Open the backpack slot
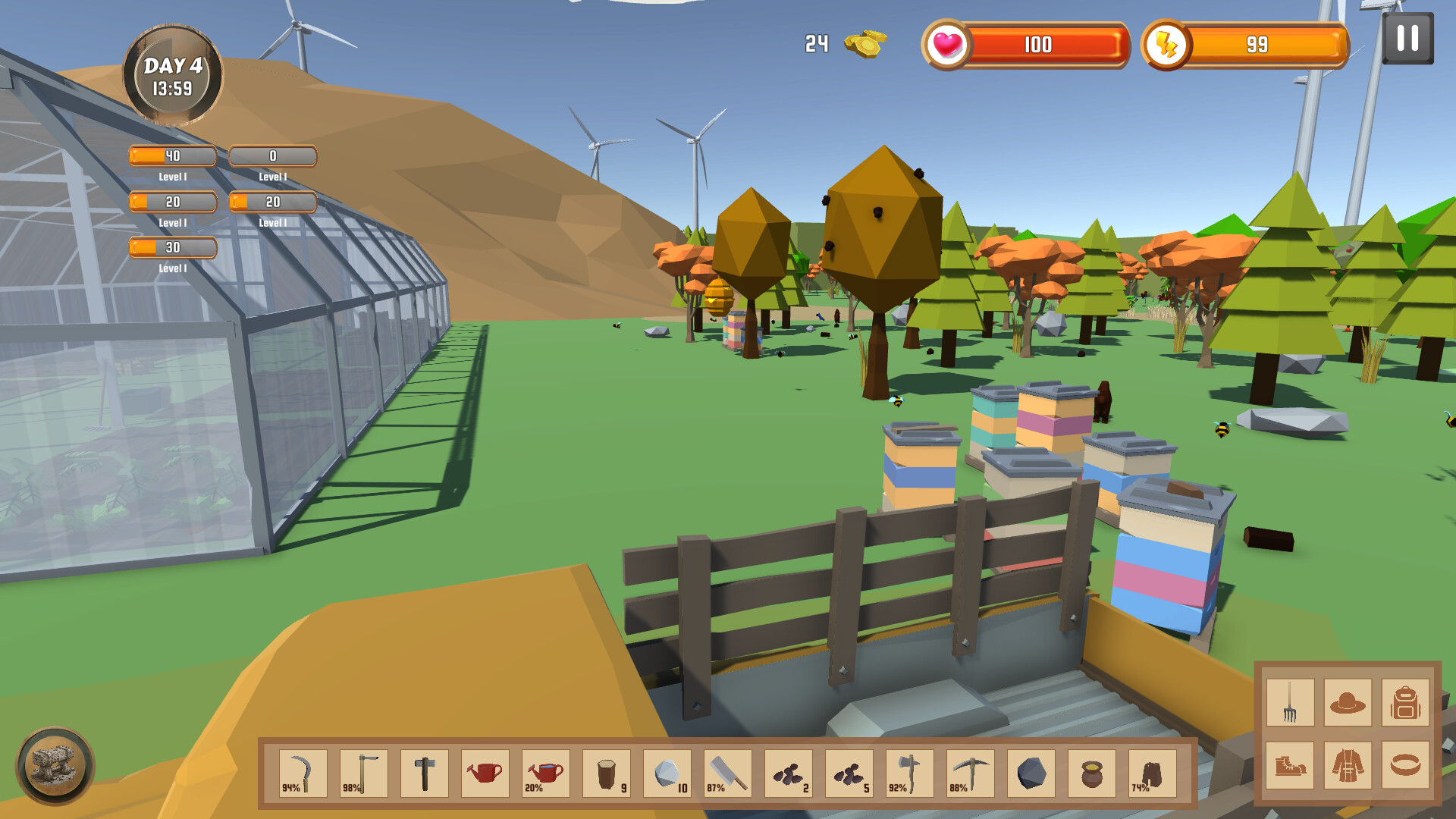Image resolution: width=1456 pixels, height=819 pixels. (1407, 701)
